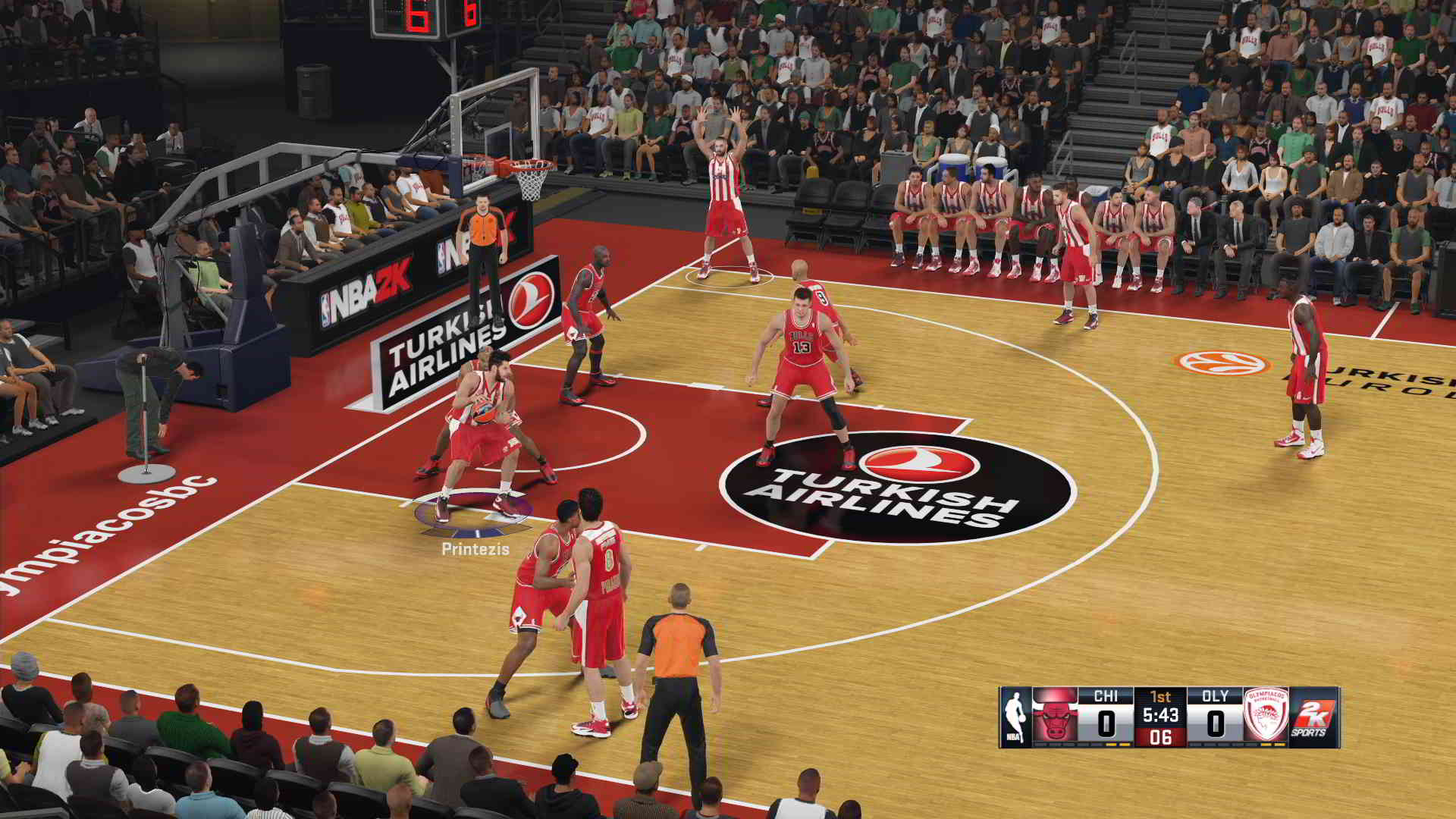Click the NBA logo on scoreboard
This screenshot has width=1456, height=819.
coord(1015,717)
